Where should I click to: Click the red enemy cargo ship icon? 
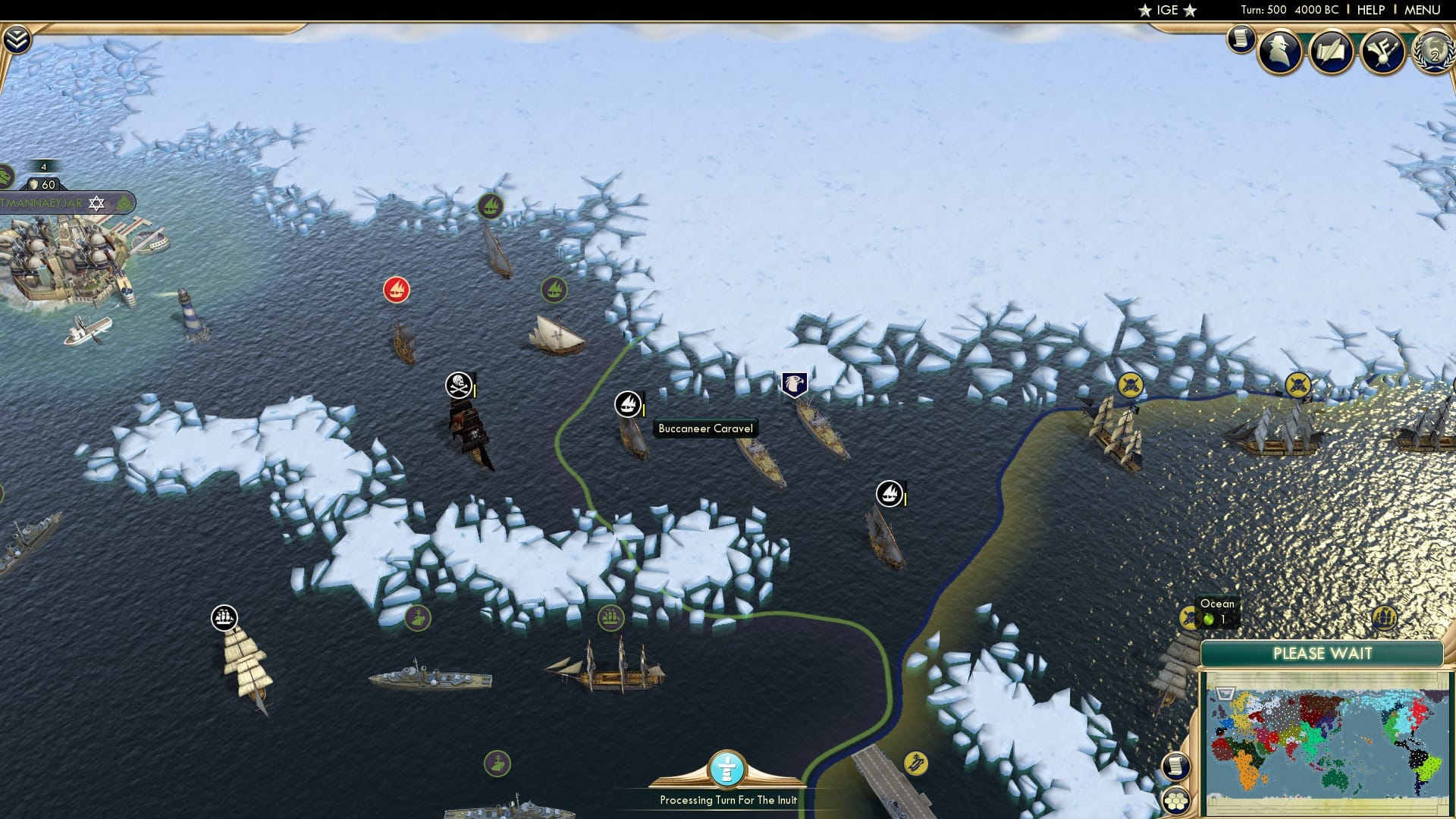tap(396, 289)
